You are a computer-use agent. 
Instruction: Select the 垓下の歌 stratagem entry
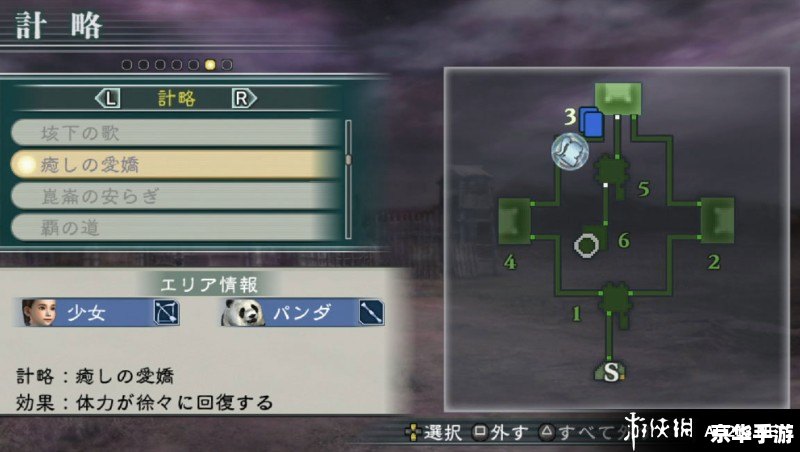pyautogui.click(x=175, y=132)
